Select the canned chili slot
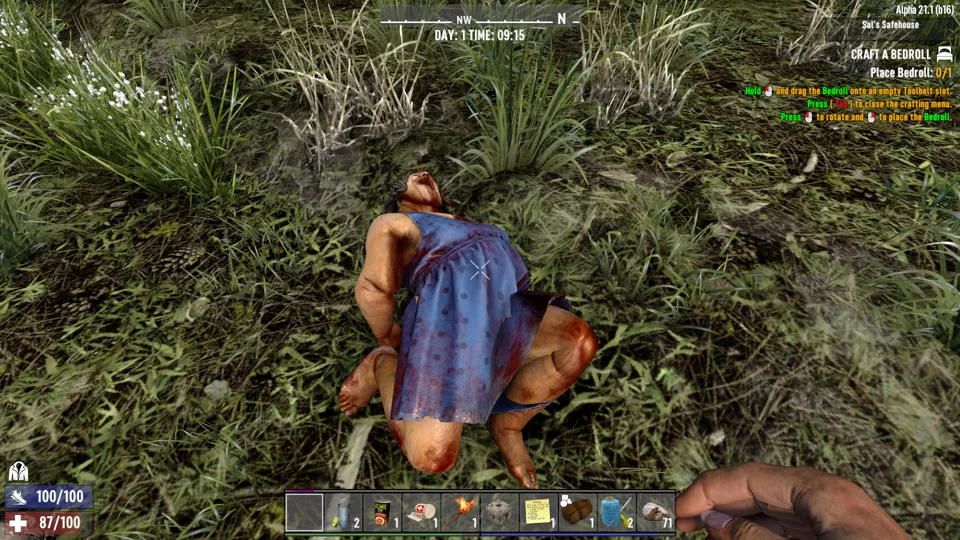 [x=382, y=512]
